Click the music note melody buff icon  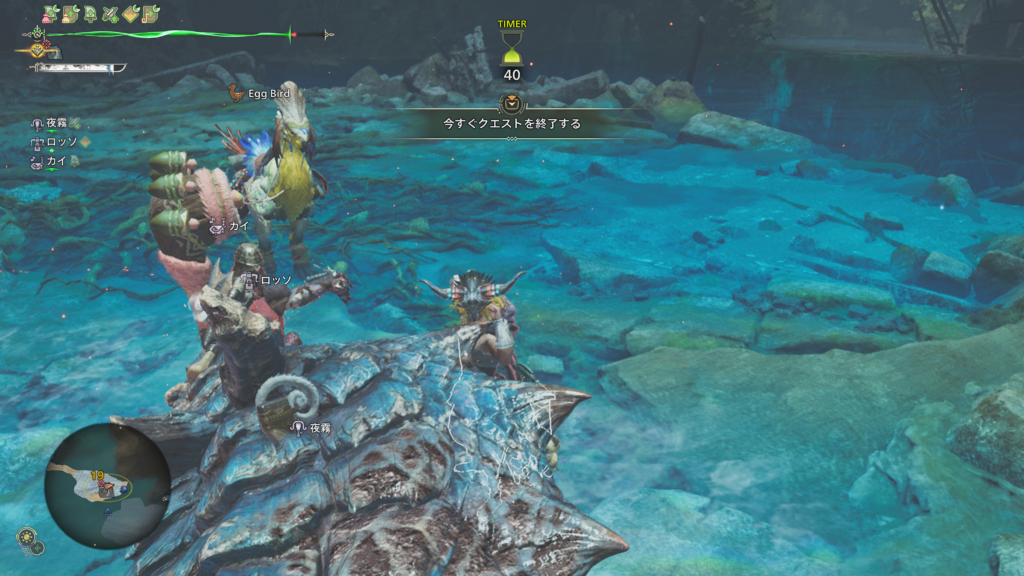tap(150, 14)
